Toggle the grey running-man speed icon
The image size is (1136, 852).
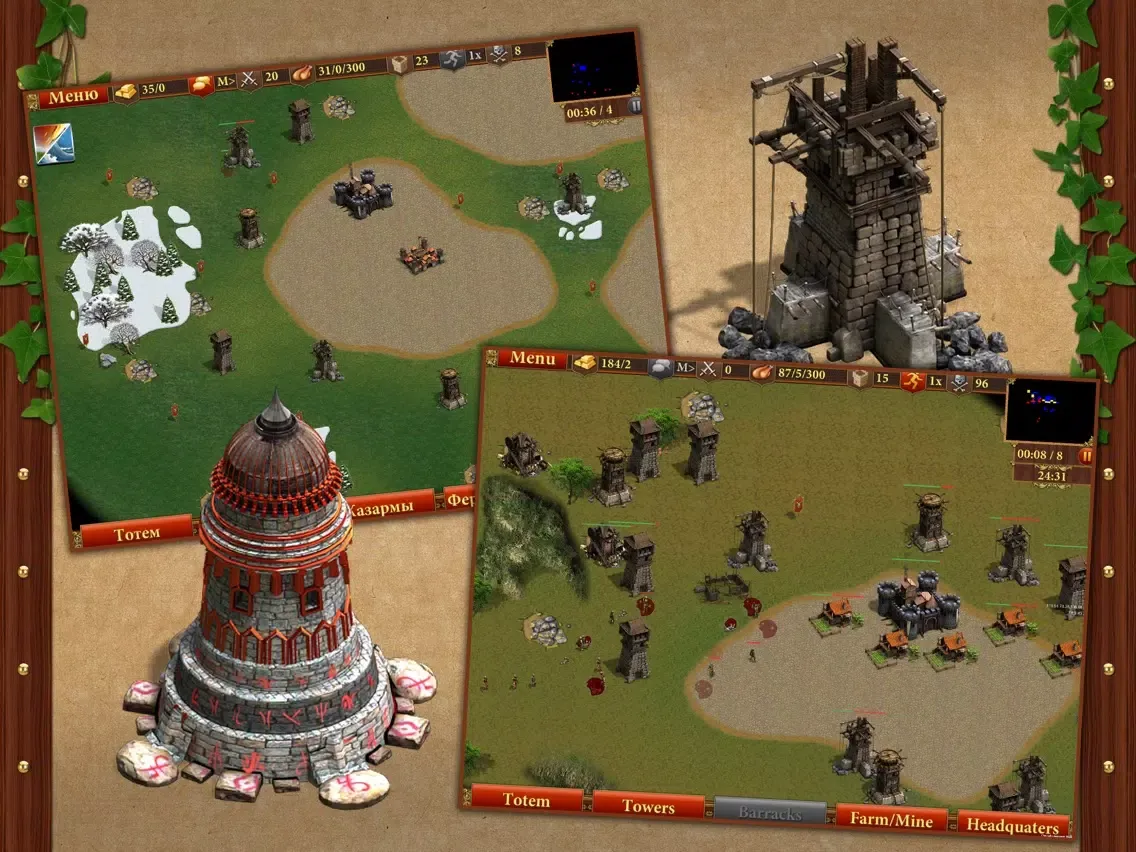[x=453, y=59]
